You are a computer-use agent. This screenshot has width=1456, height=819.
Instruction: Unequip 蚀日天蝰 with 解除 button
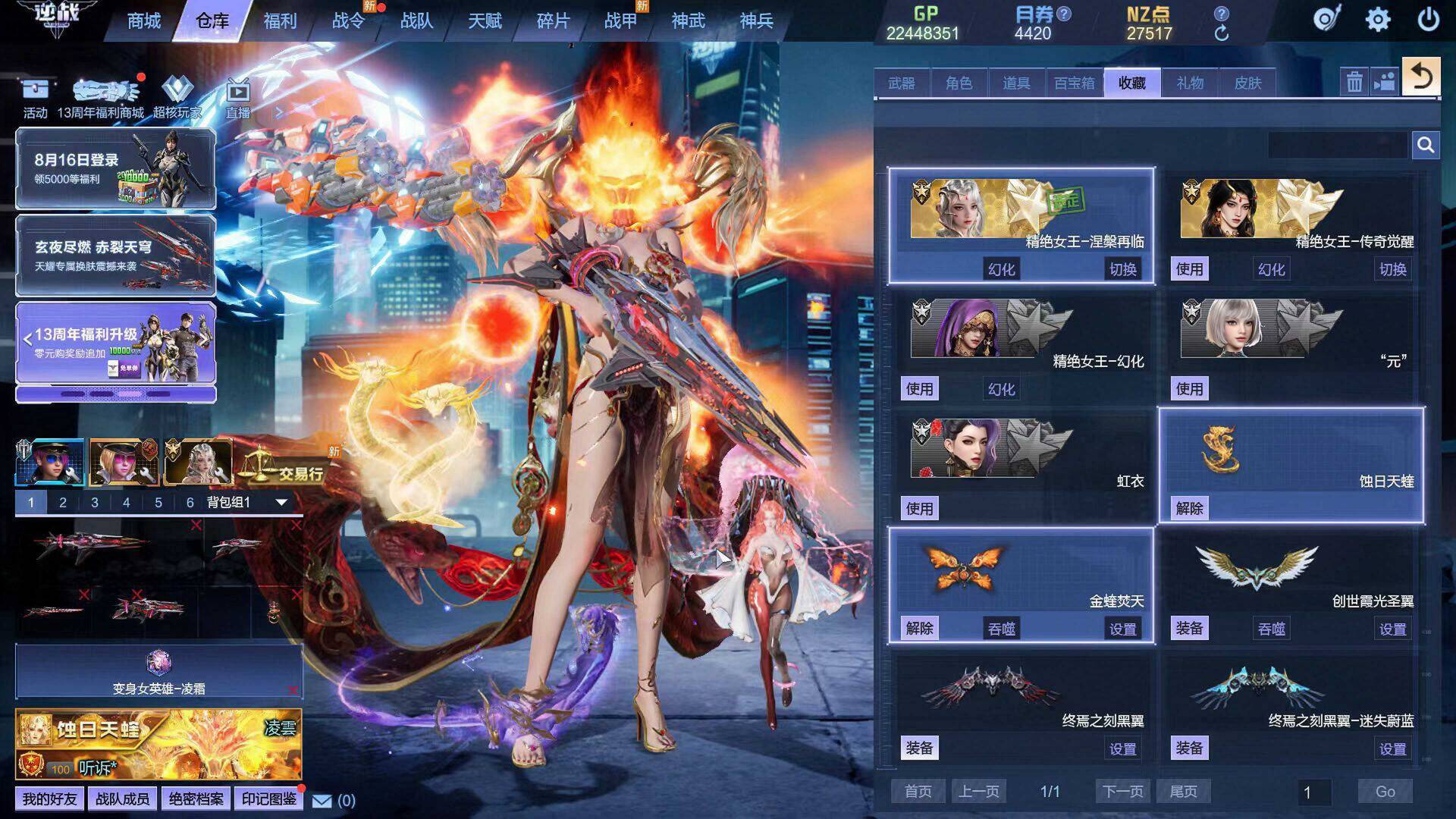coord(1189,509)
